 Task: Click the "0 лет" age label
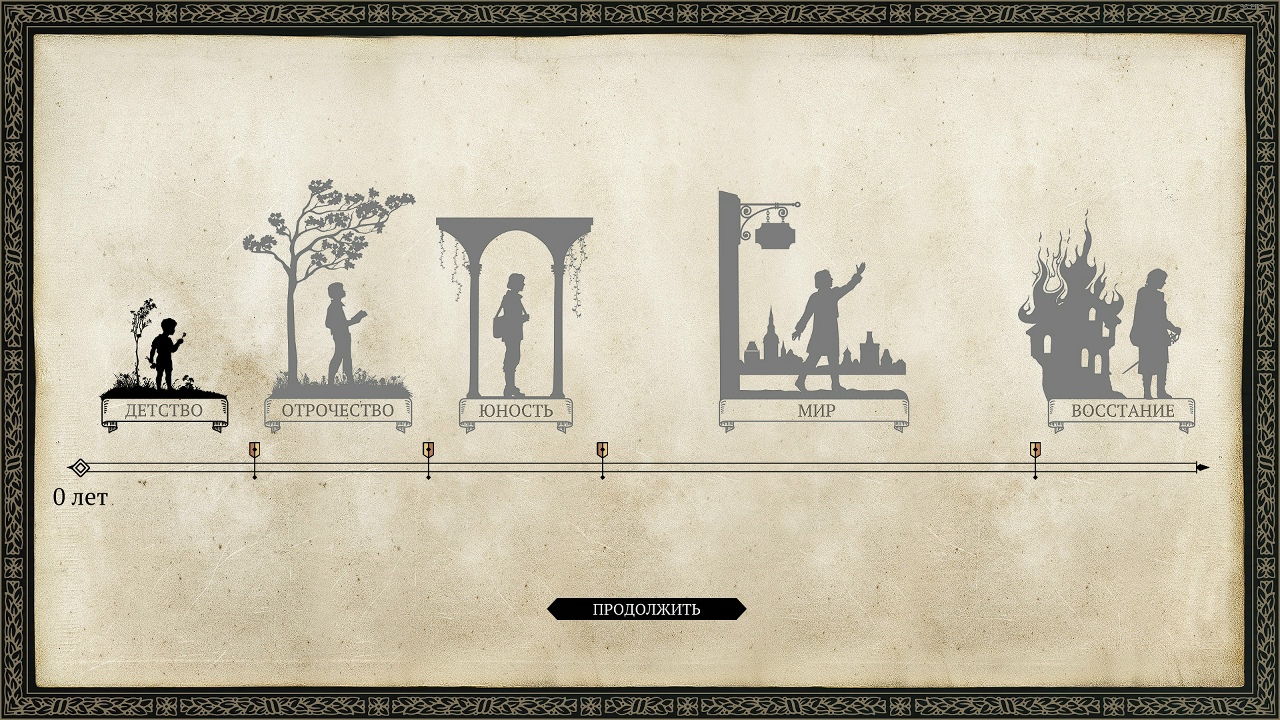[78, 496]
